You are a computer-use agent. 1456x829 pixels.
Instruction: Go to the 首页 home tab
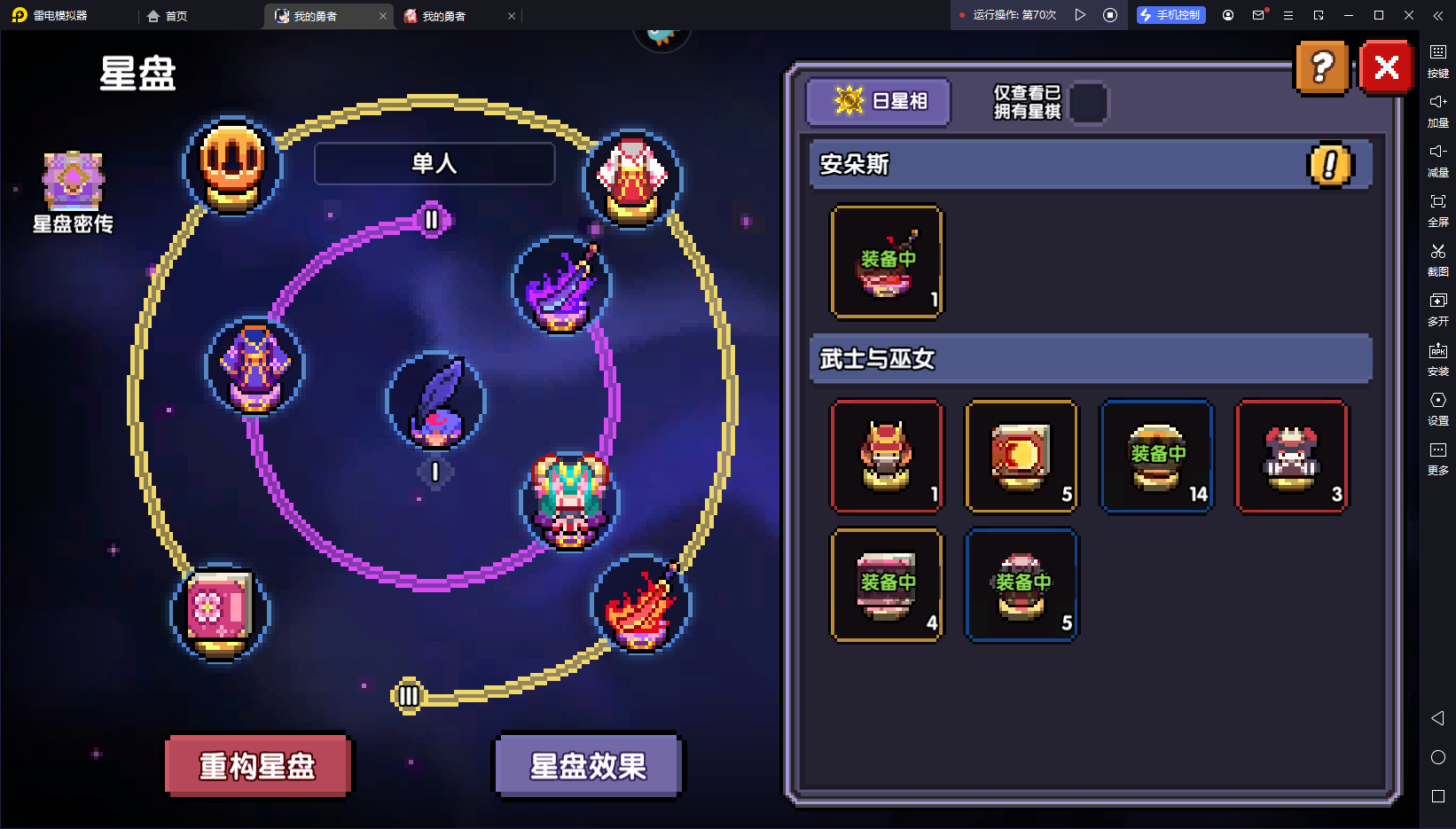168,15
